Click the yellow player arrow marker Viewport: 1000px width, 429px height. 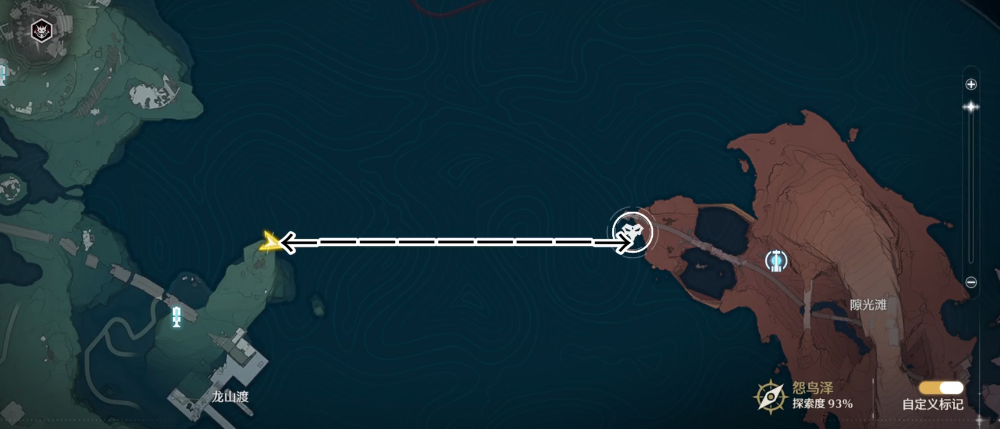coord(270,240)
